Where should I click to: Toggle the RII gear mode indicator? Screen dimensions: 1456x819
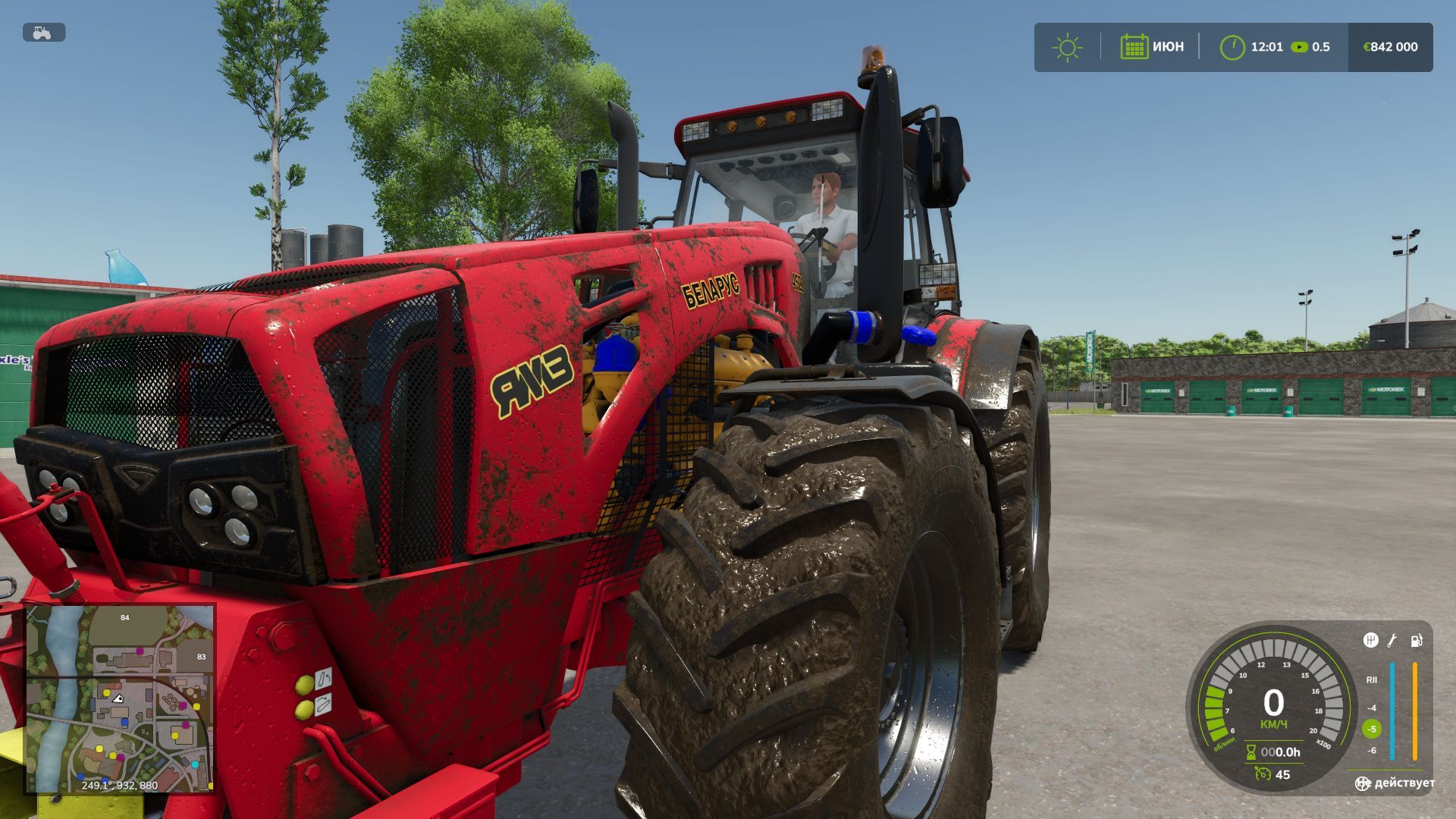click(x=1372, y=679)
